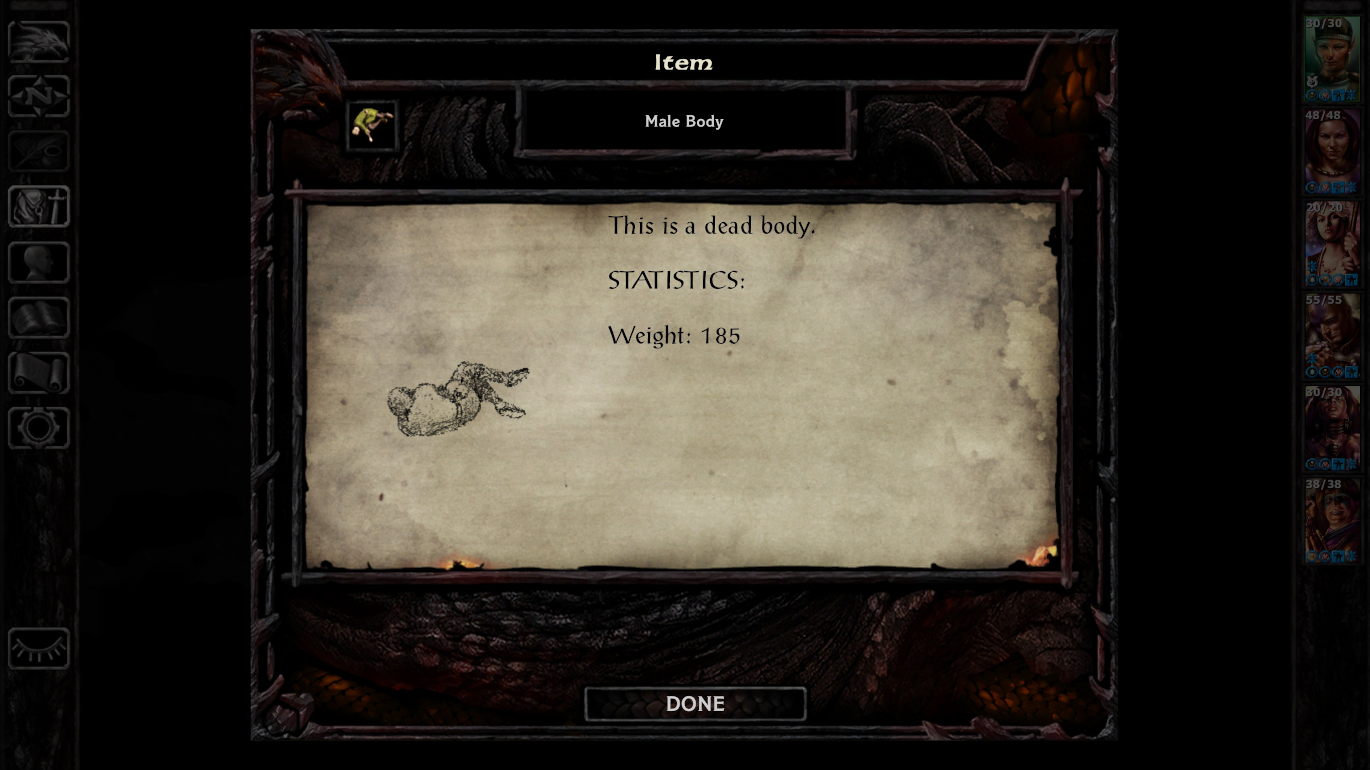Return to game via dragon icon
1370x770 pixels.
39,42
